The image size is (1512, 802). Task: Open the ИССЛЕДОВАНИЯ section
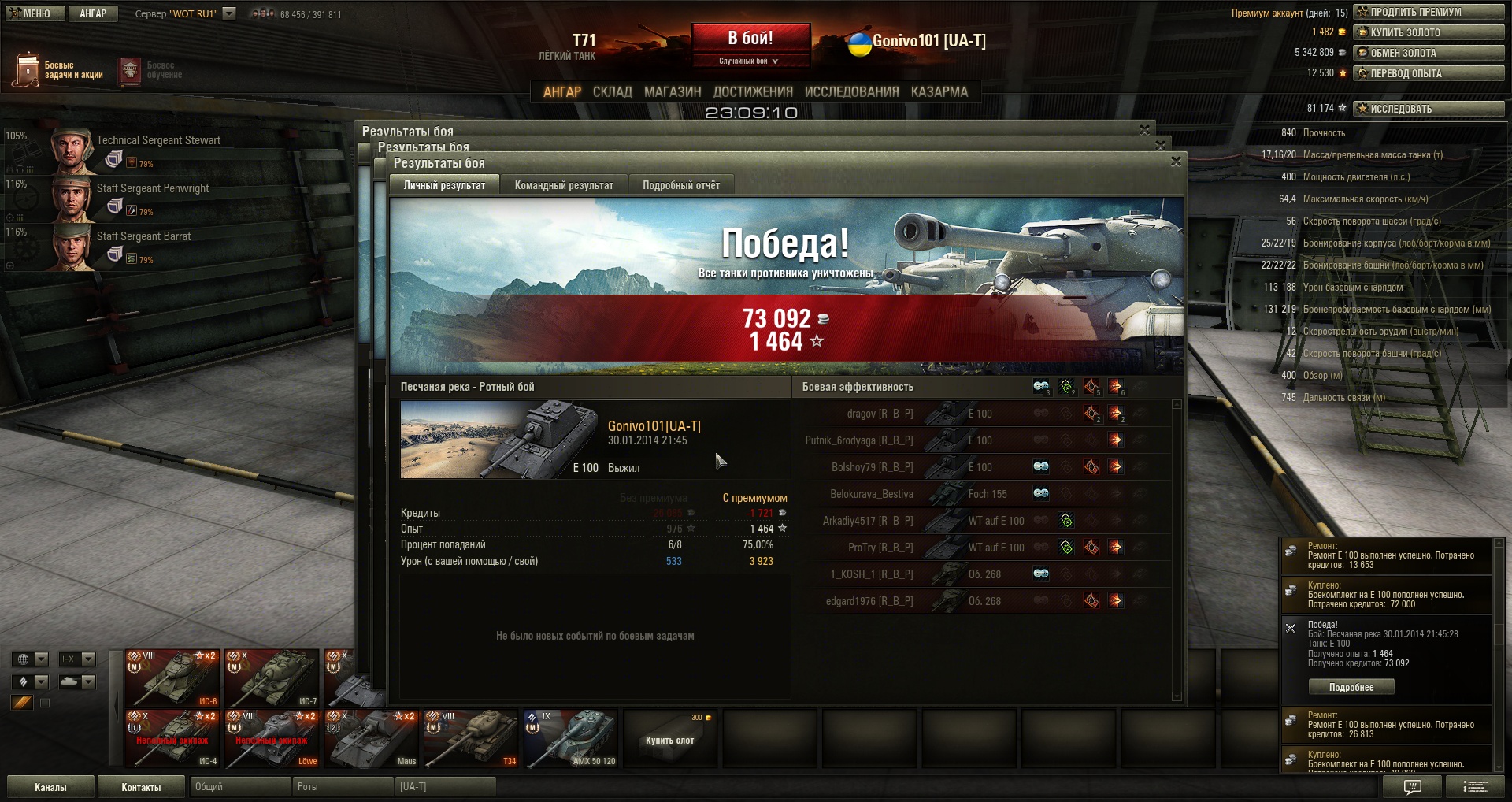(x=851, y=92)
